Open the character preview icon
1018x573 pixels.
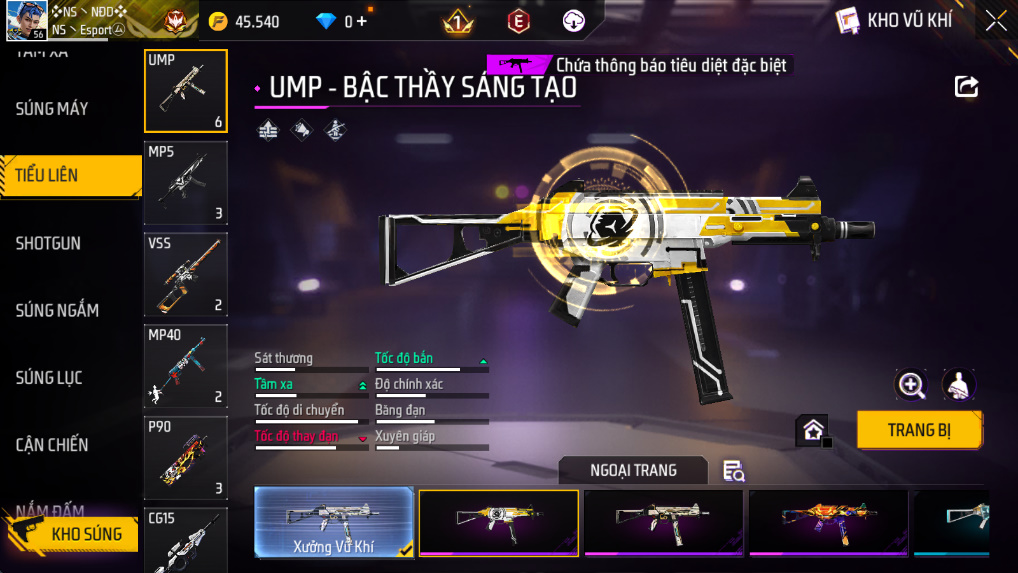click(x=959, y=384)
